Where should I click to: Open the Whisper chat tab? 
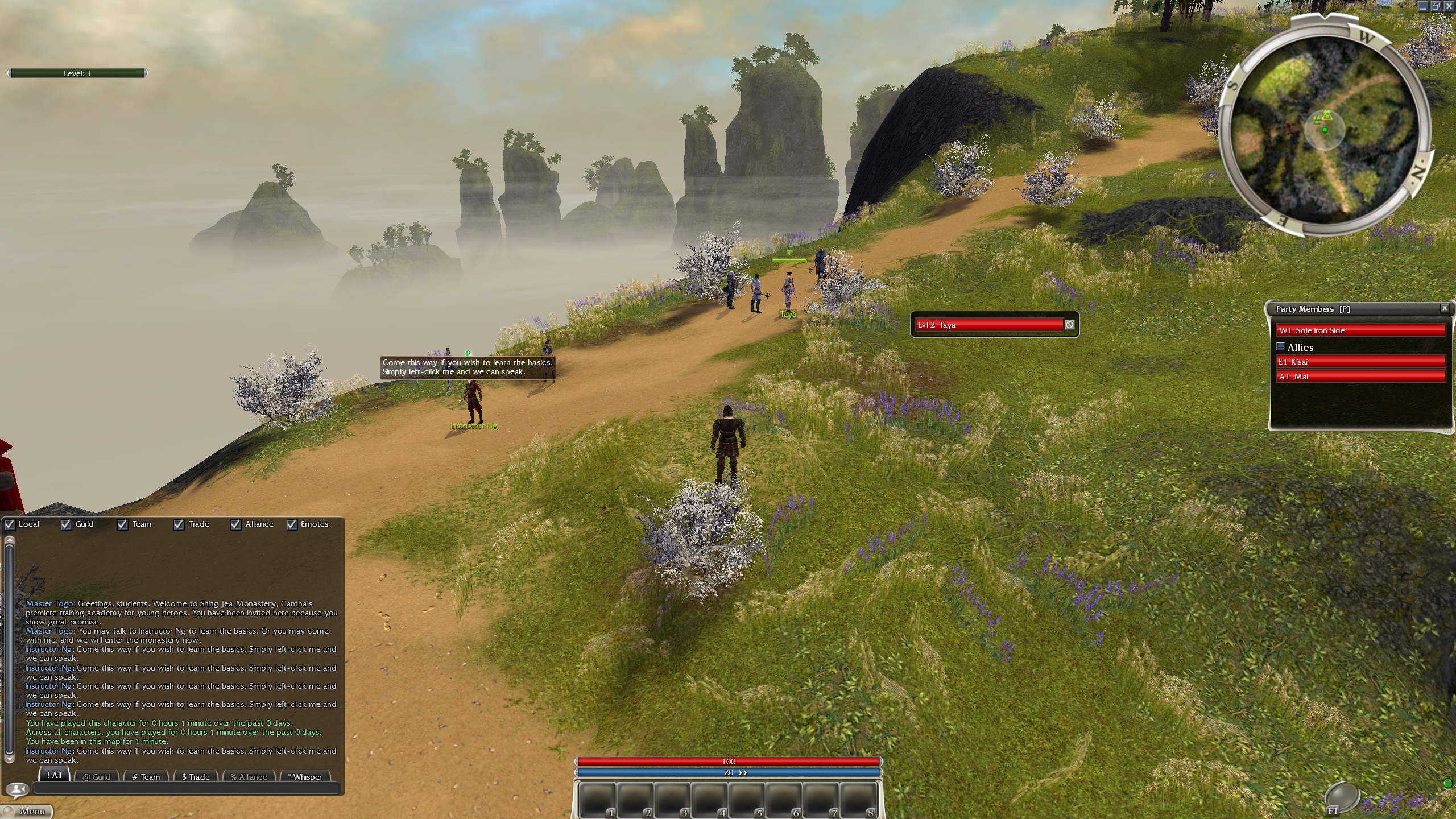click(x=305, y=777)
